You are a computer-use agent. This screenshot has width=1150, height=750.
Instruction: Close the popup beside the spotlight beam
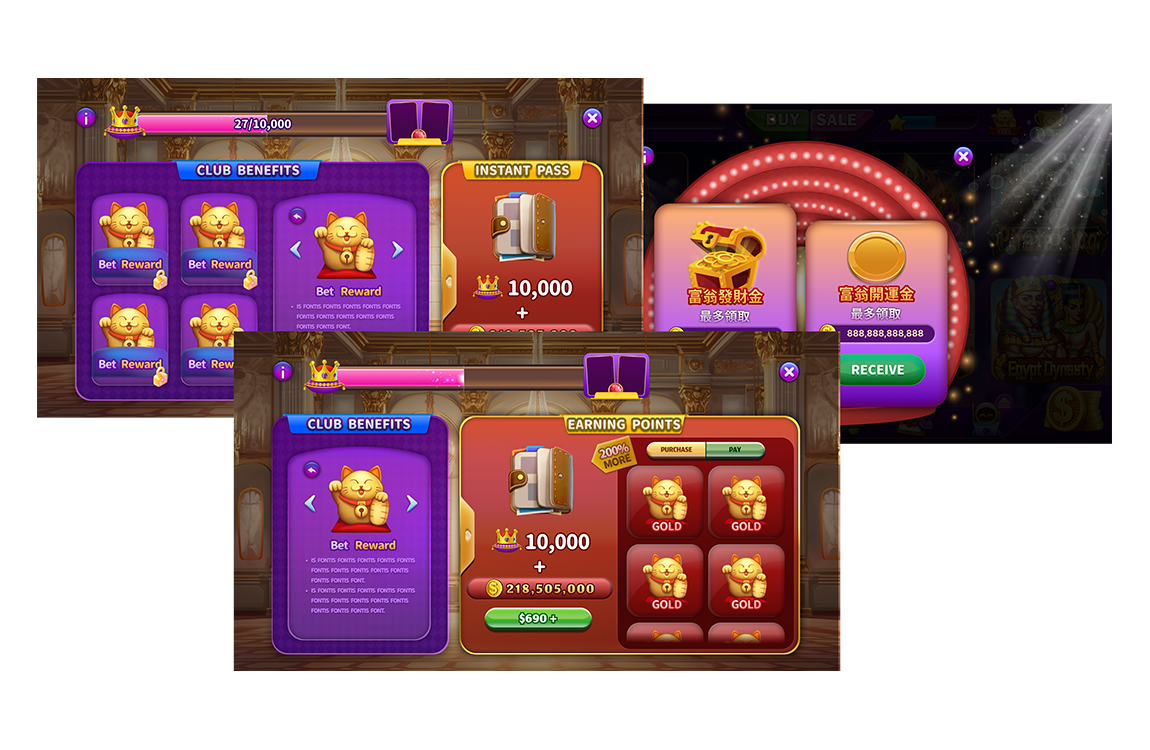(963, 156)
